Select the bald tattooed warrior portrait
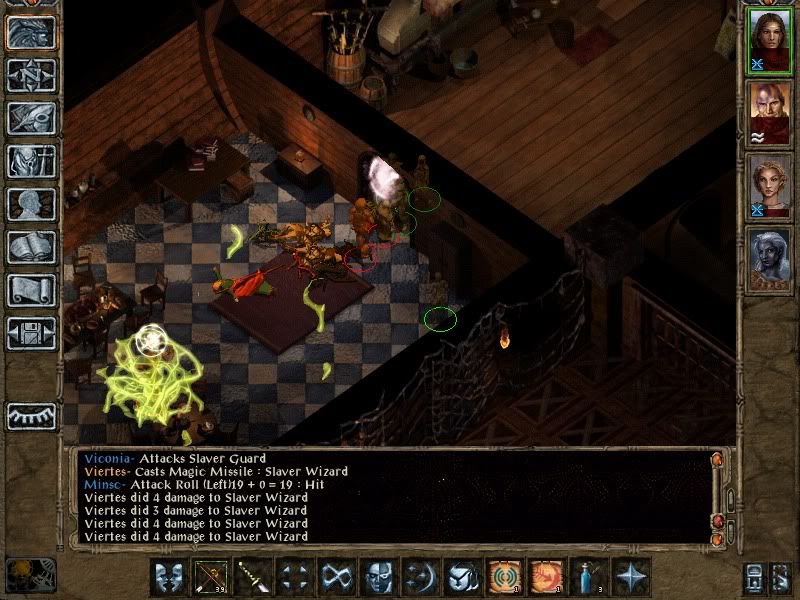Screen dimensions: 800x600 pos(769,114)
